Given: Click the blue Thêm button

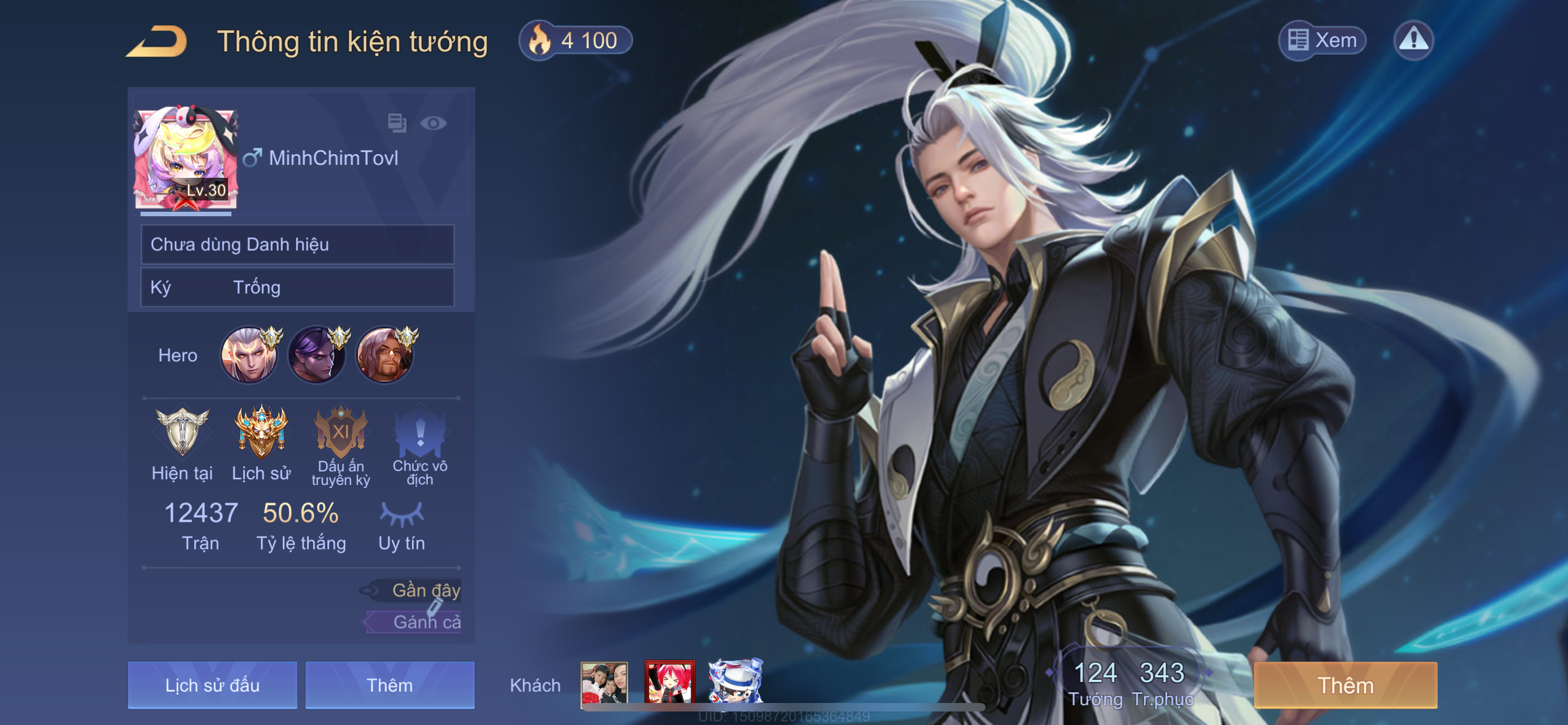Looking at the screenshot, I should pyautogui.click(x=389, y=685).
